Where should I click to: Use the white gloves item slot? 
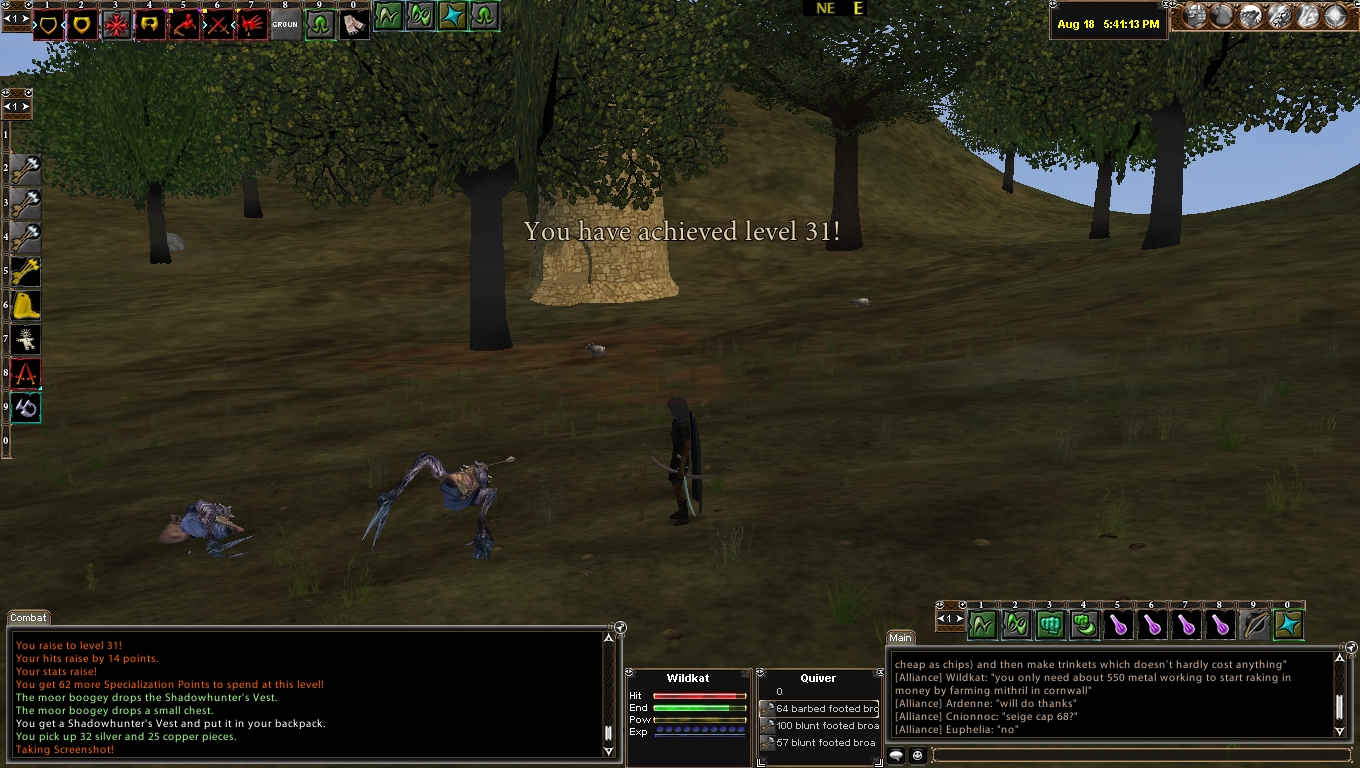[354, 25]
